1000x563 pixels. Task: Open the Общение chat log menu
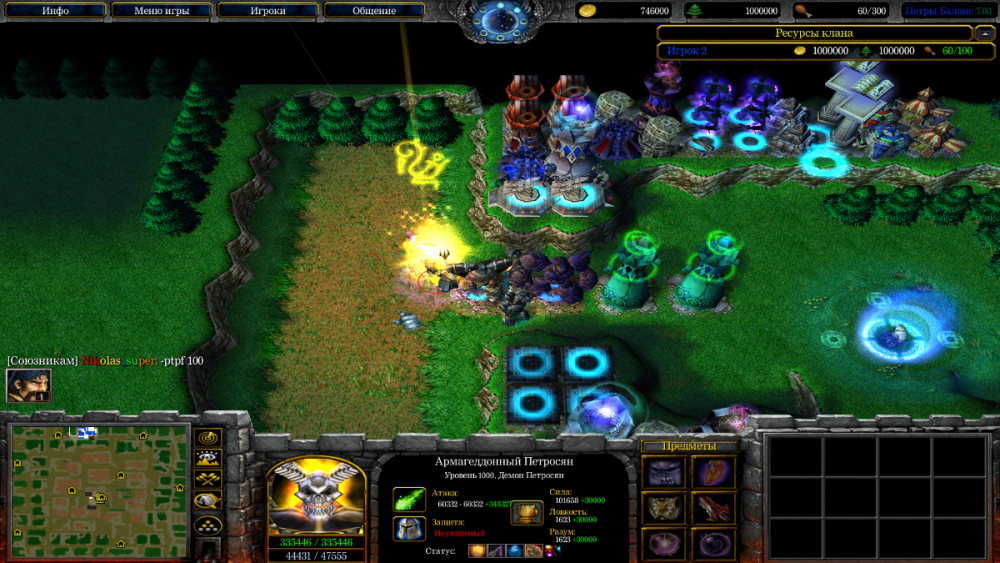click(x=373, y=11)
